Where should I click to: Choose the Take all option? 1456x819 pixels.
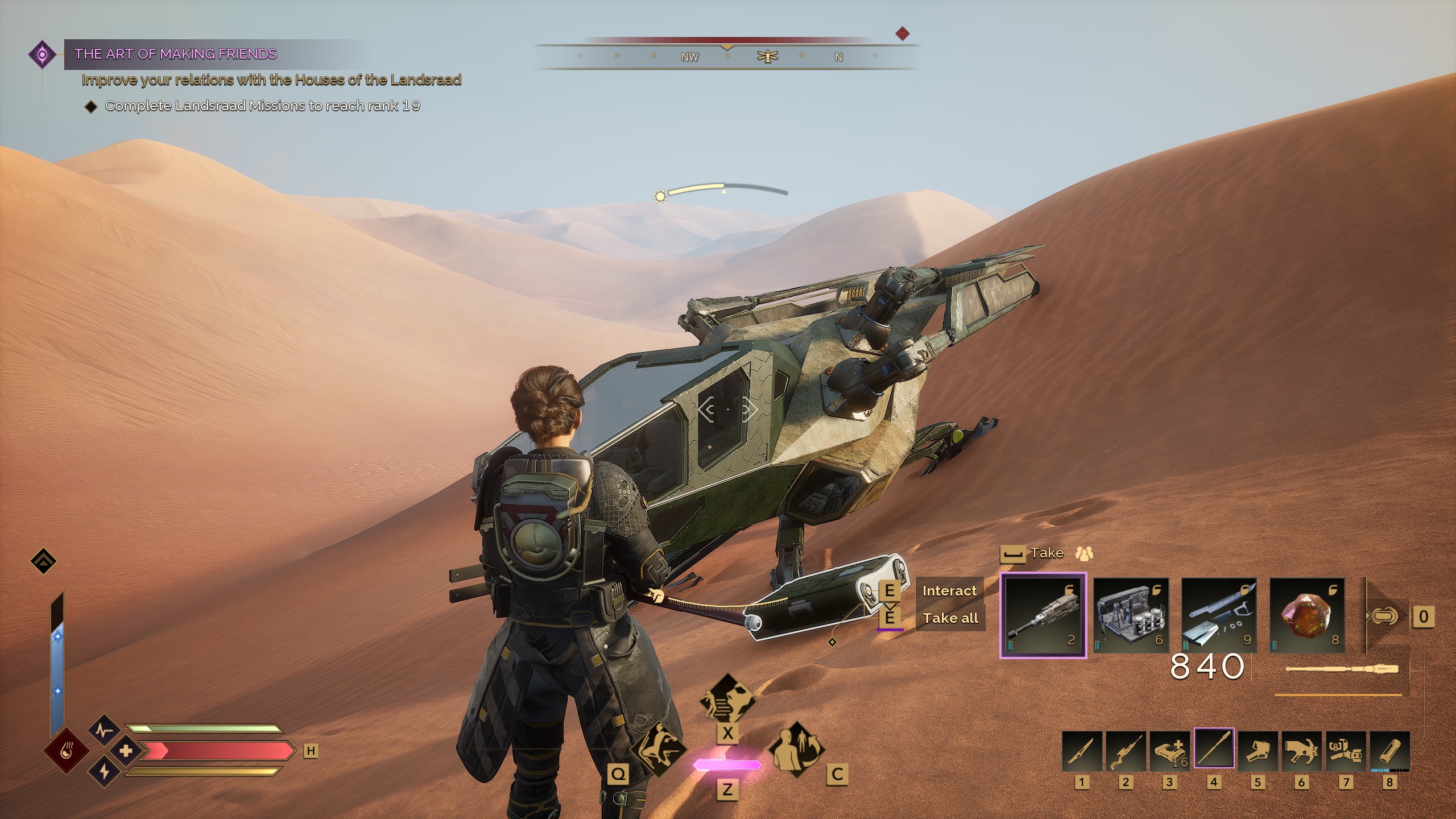point(950,618)
